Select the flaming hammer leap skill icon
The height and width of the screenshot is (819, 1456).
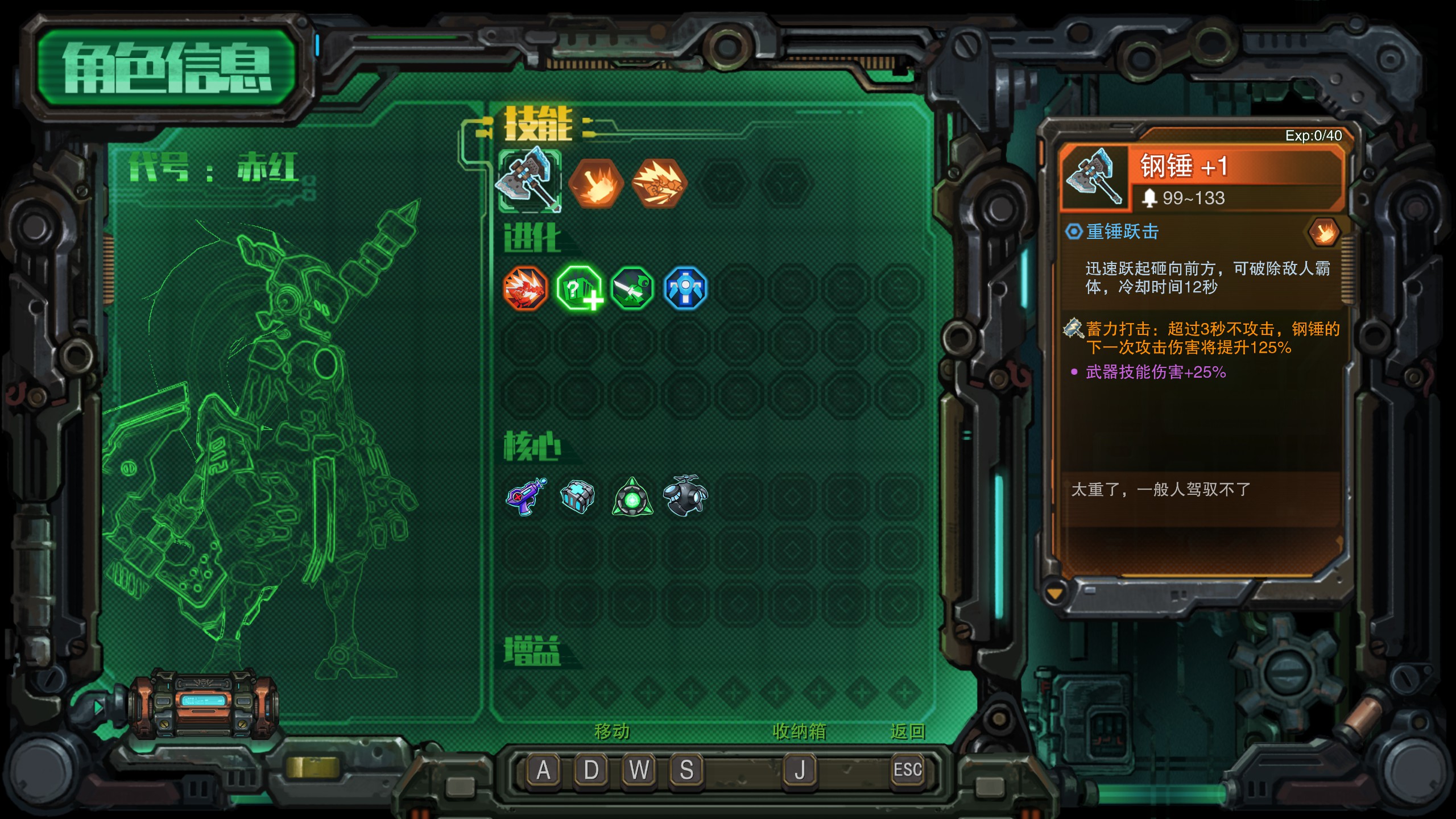pyautogui.click(x=595, y=183)
